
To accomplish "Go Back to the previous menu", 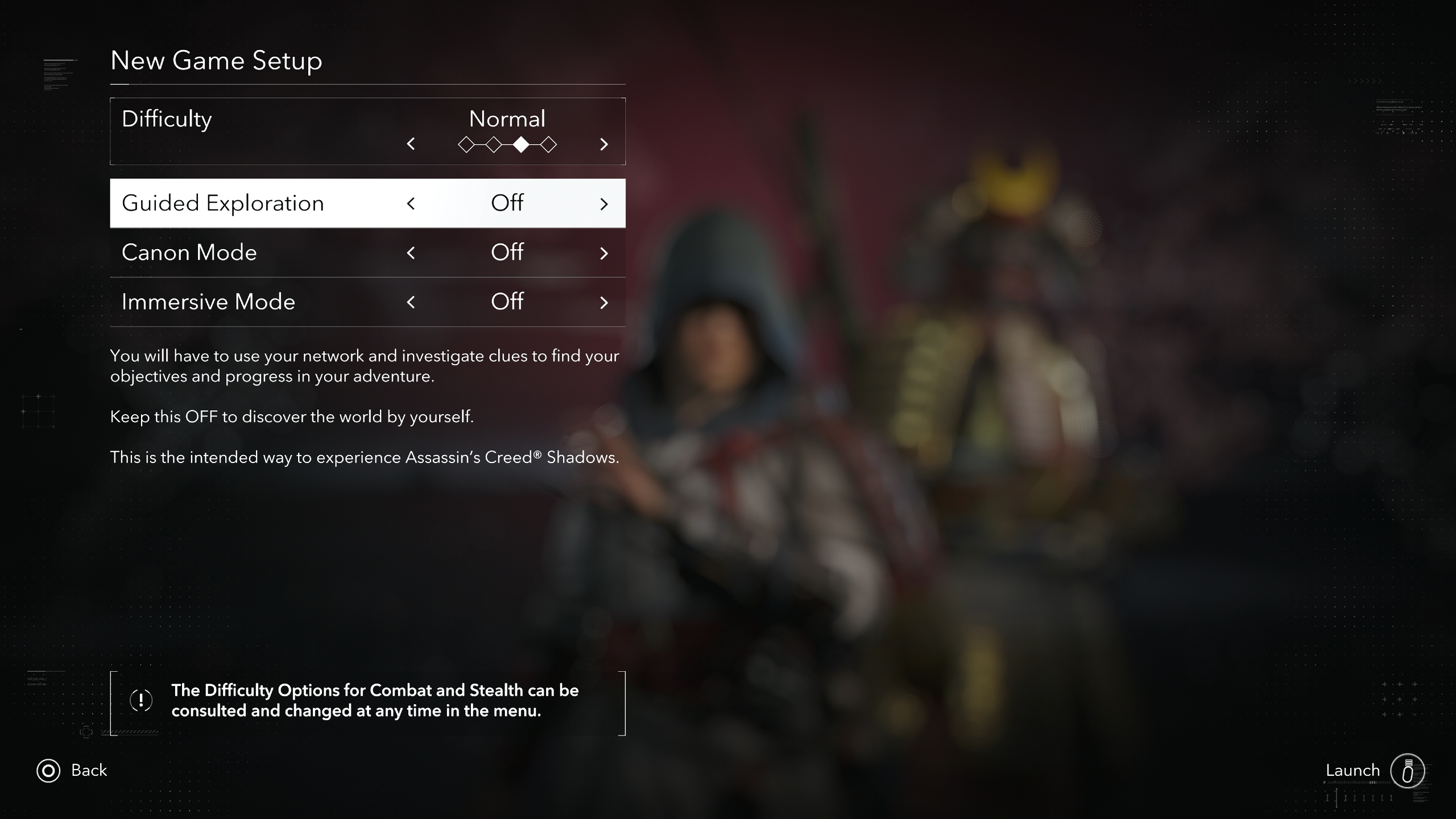I will tap(72, 771).
